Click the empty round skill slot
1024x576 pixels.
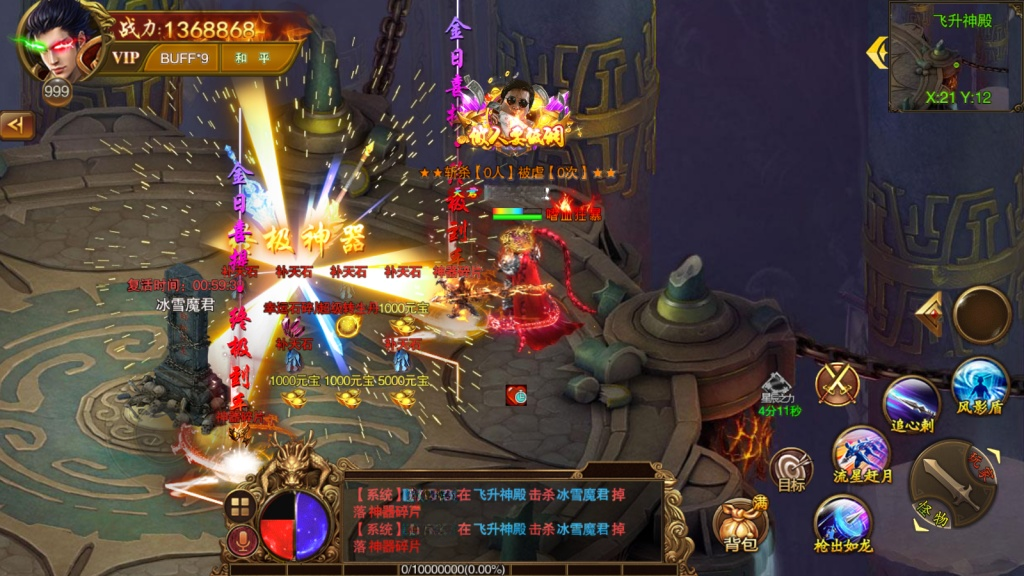click(x=981, y=314)
